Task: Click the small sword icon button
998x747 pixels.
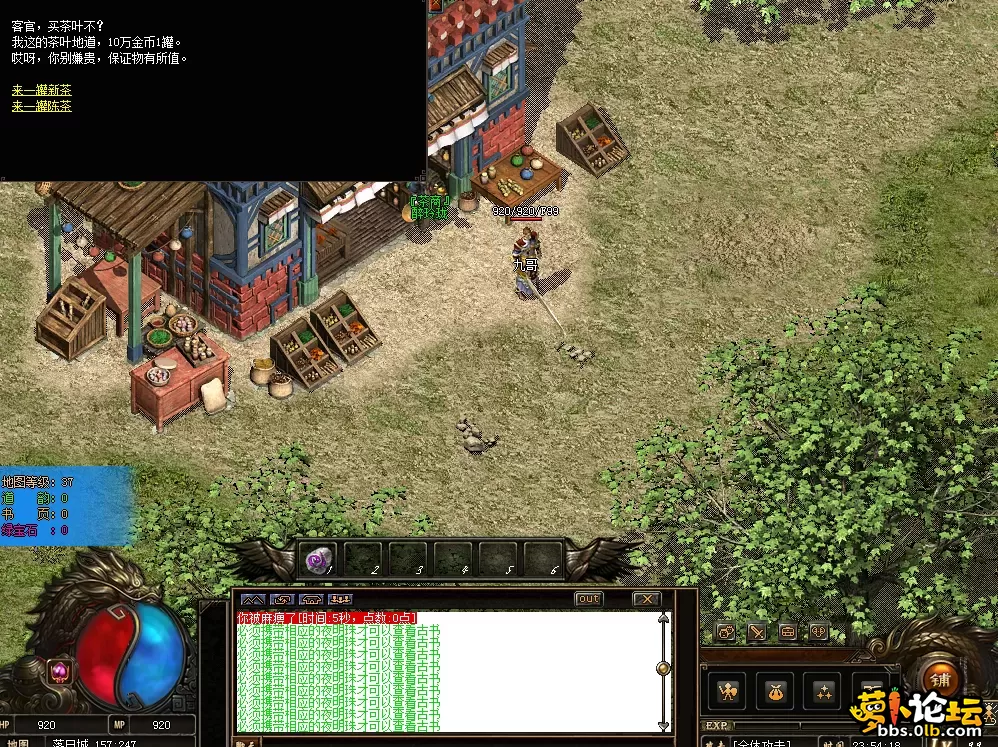Action: click(x=757, y=632)
